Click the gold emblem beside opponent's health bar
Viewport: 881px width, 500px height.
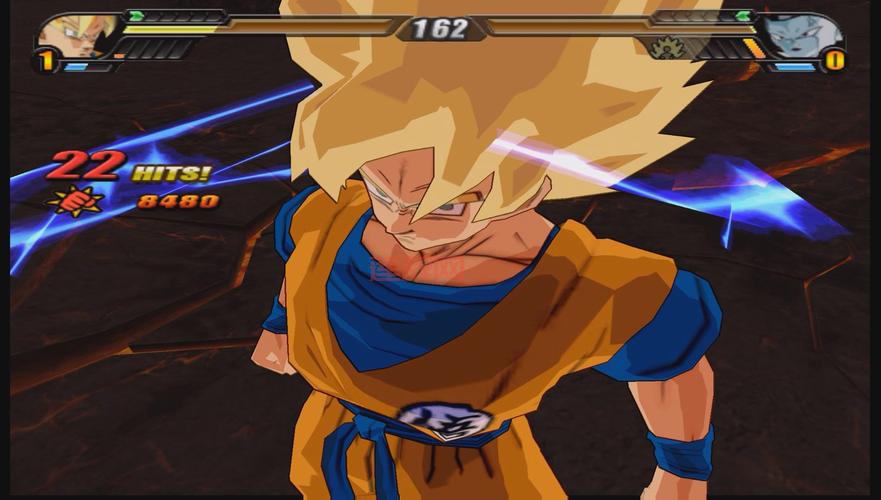(667, 46)
